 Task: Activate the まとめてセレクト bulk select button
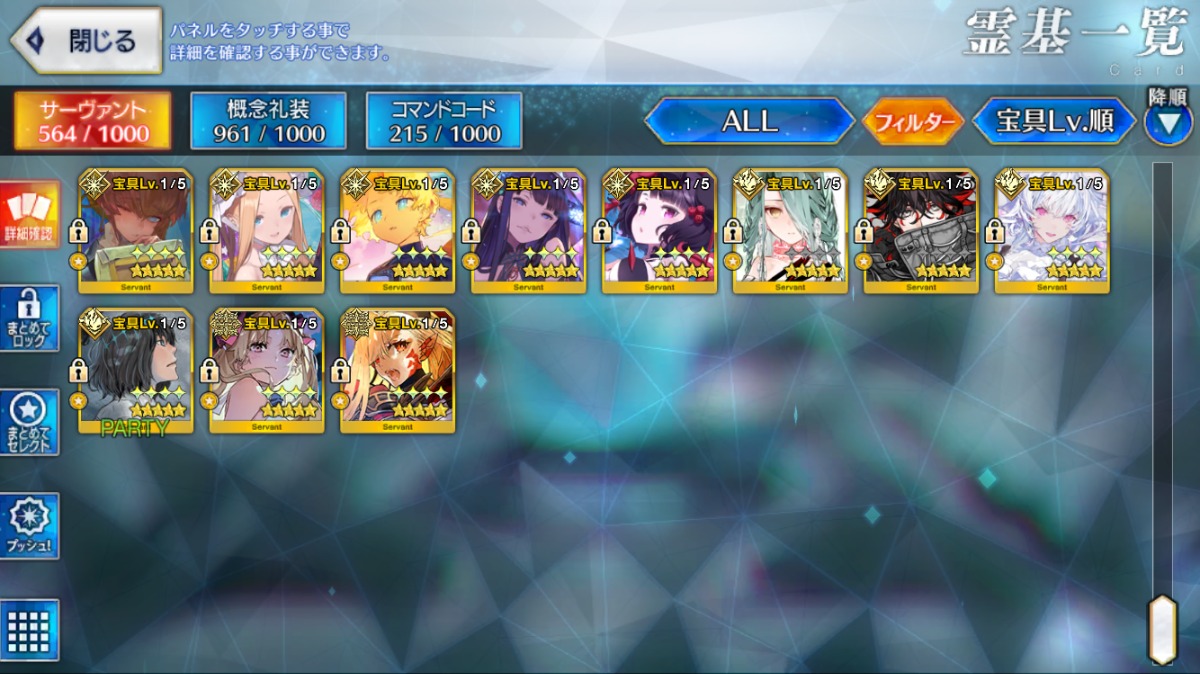point(29,422)
